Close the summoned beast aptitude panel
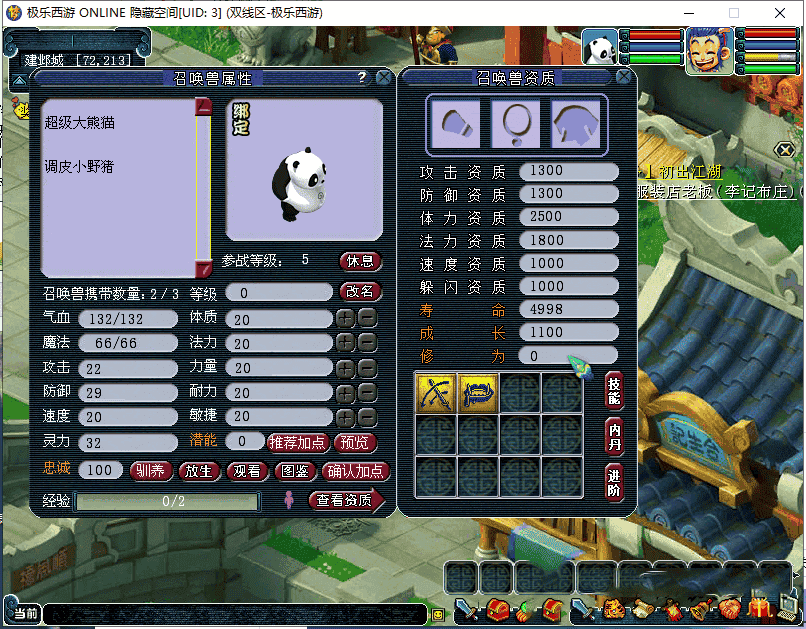Screen dimensions: 806x629 624,77
